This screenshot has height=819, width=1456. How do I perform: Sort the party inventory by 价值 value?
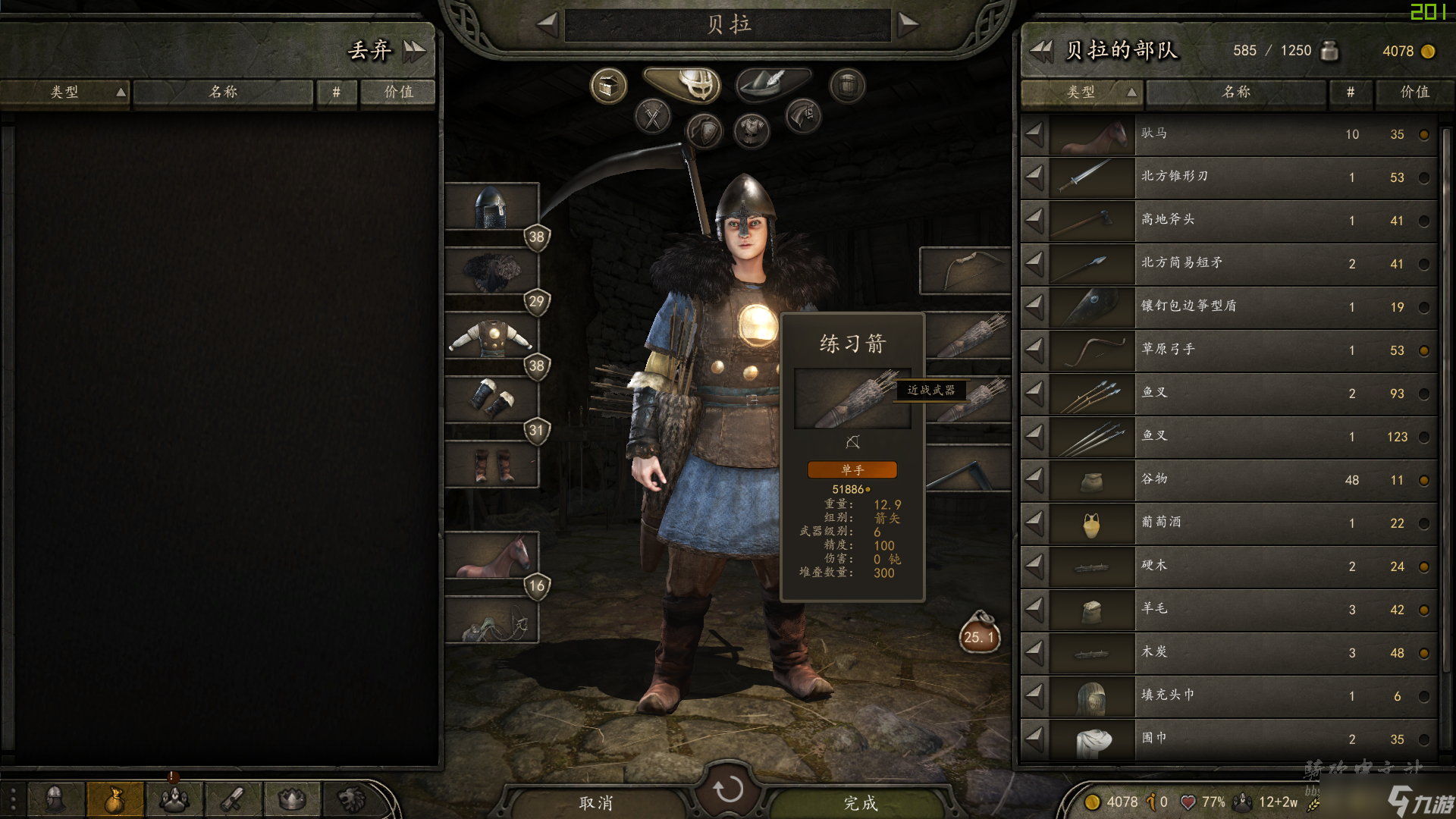coord(1414,93)
